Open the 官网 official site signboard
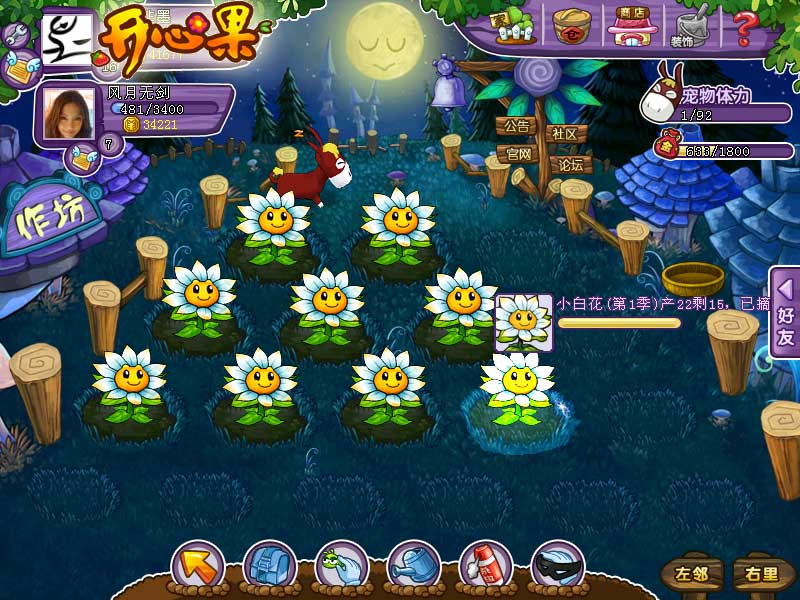 [516, 155]
